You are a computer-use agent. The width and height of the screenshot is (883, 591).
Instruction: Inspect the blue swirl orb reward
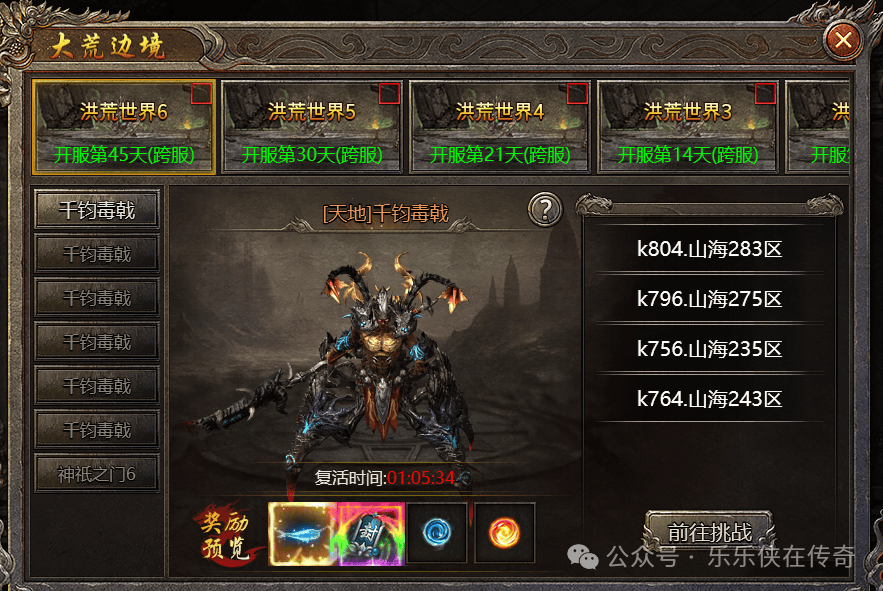click(x=436, y=533)
